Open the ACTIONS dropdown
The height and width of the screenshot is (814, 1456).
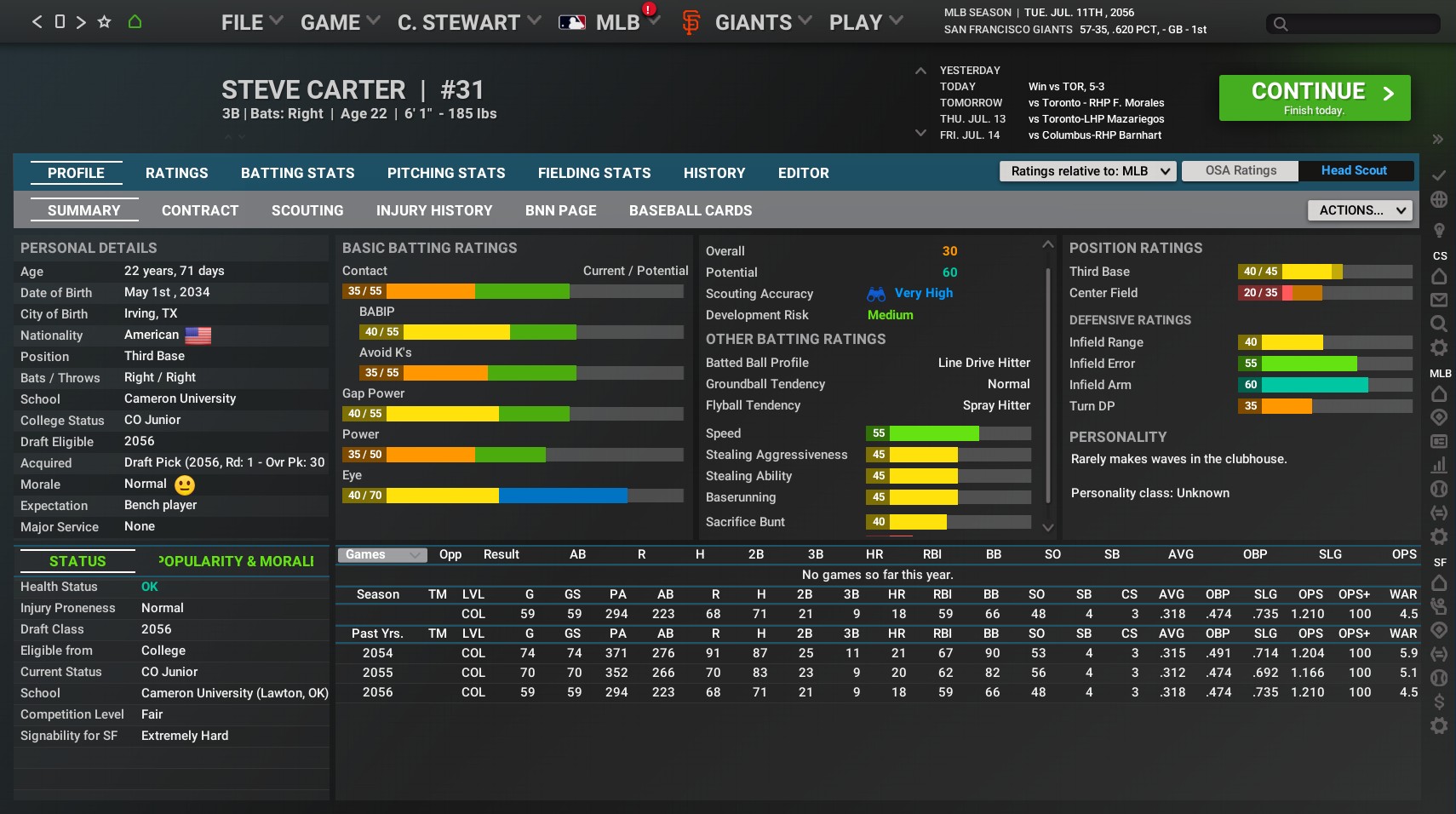[x=1357, y=209]
